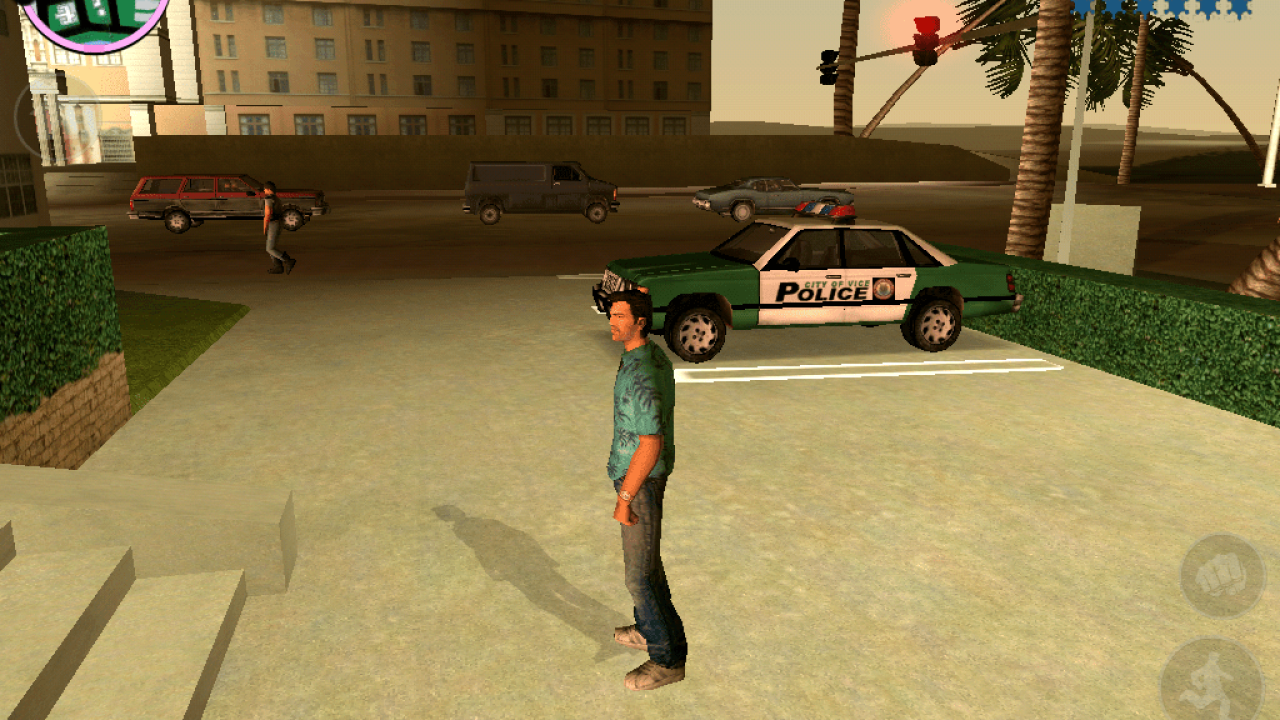
Task: Activate the running man sprint button
Action: click(x=1213, y=683)
